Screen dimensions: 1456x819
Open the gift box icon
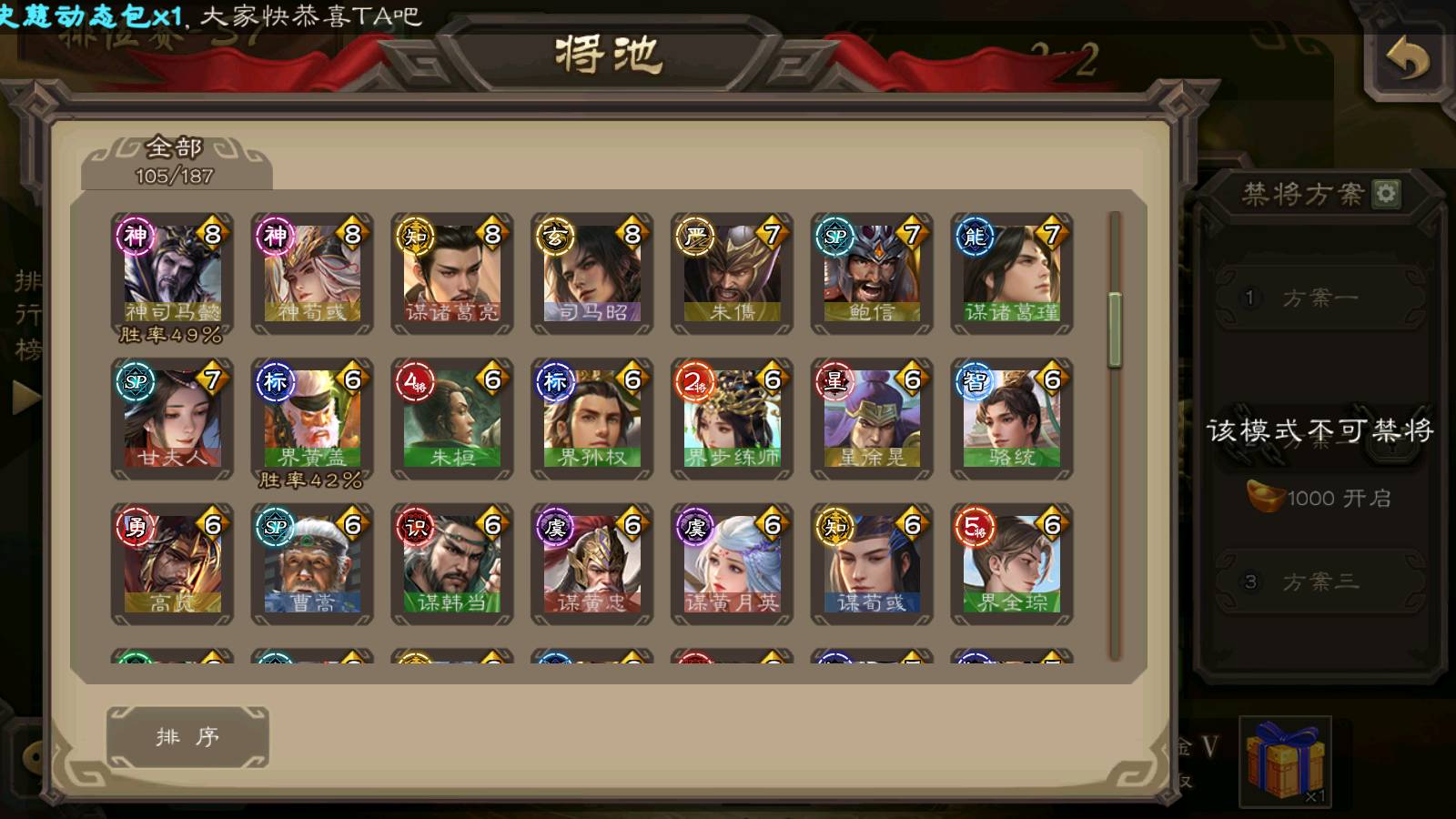point(1285,761)
